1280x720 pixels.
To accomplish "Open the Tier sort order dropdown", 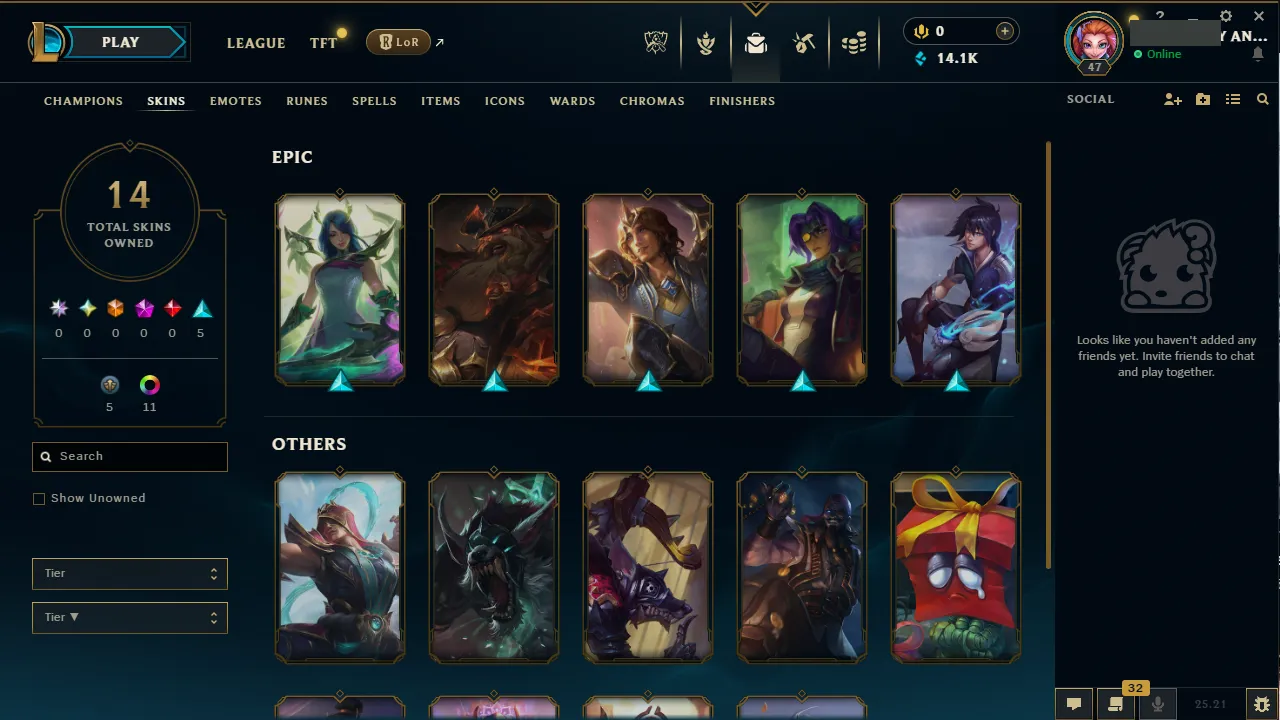I will 129,617.
